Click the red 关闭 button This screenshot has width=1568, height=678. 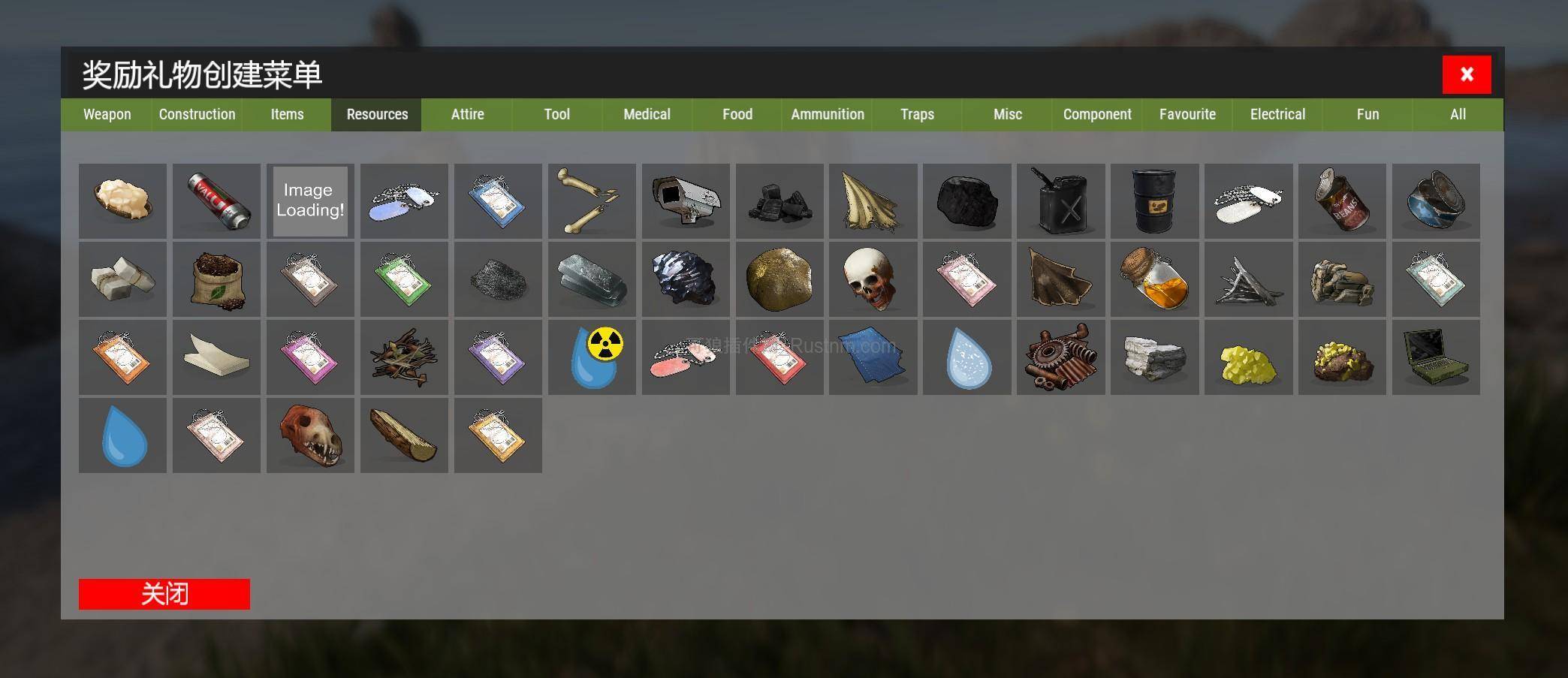pyautogui.click(x=164, y=594)
